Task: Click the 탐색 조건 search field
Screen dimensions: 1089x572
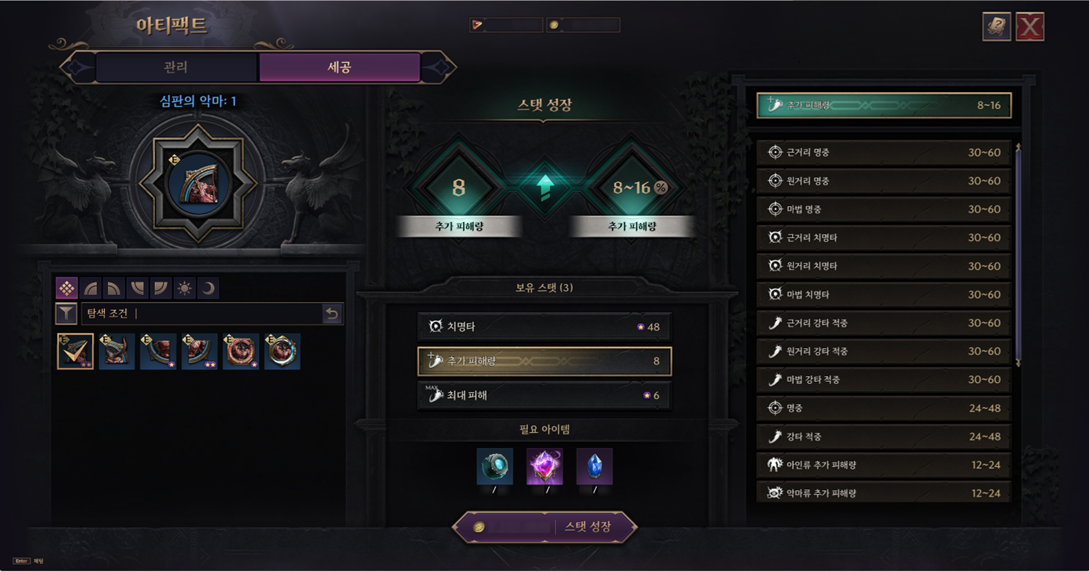Action: (x=200, y=314)
